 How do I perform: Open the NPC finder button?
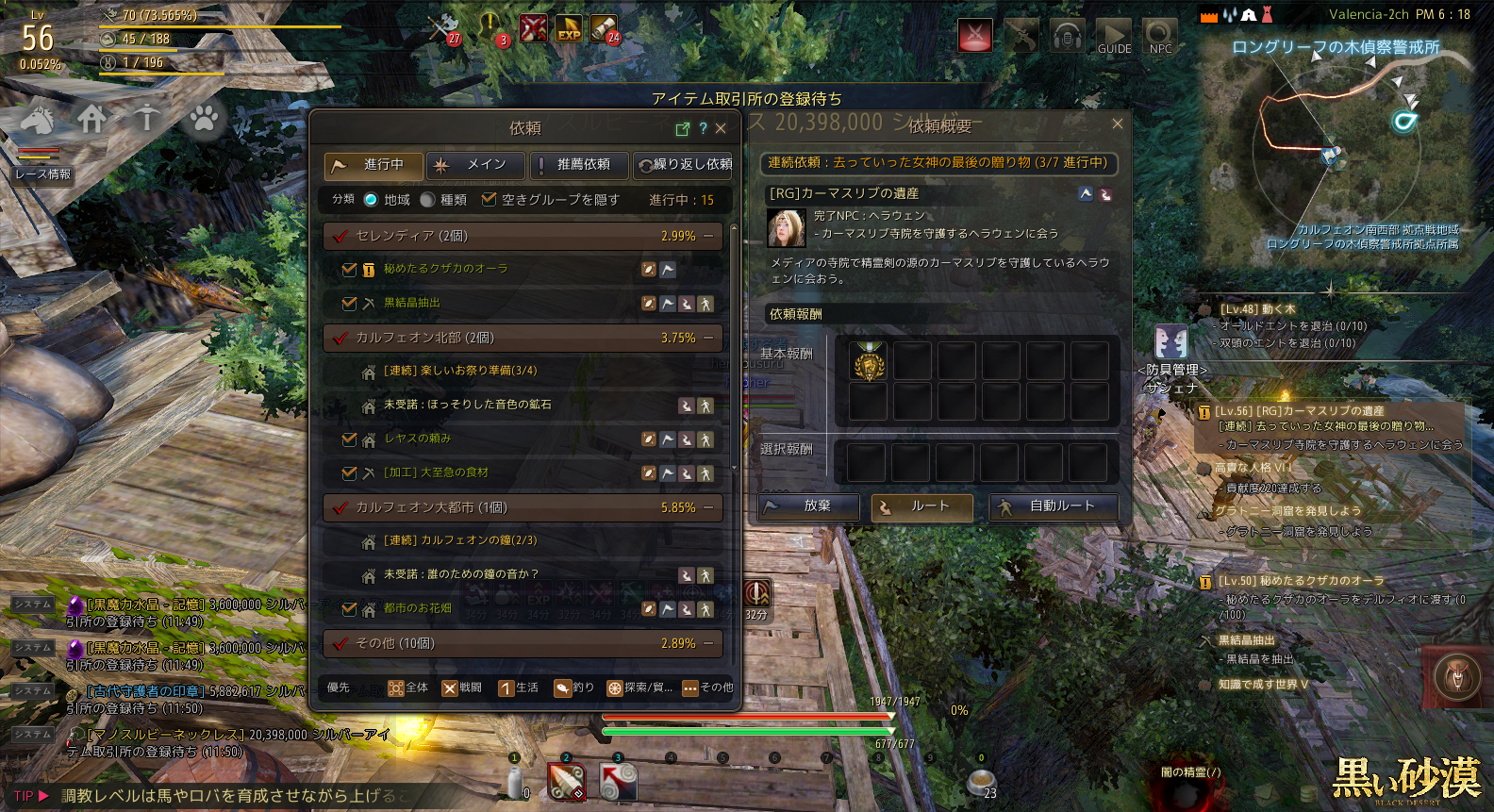click(1161, 38)
